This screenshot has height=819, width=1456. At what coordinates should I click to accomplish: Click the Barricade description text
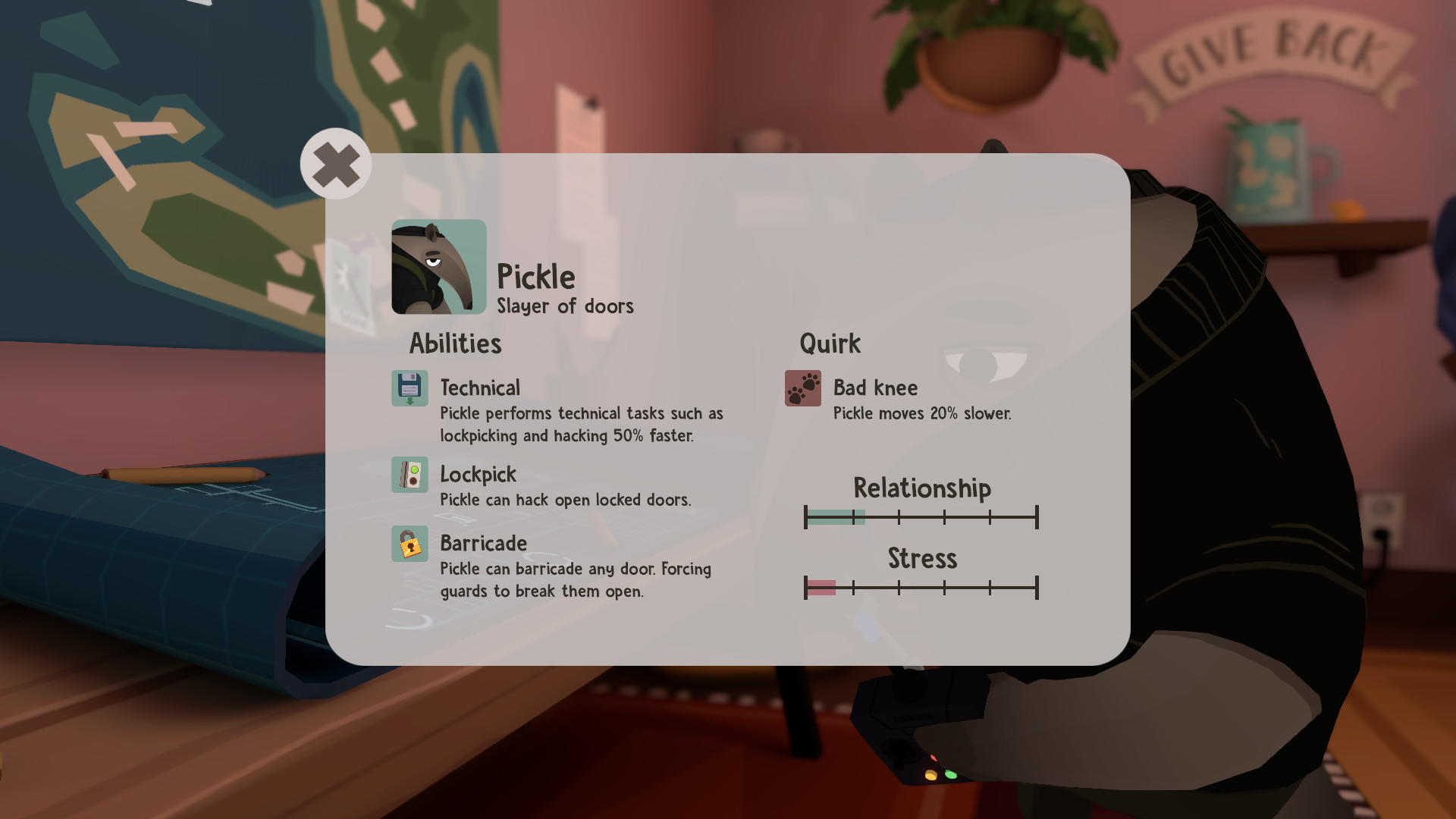point(576,580)
